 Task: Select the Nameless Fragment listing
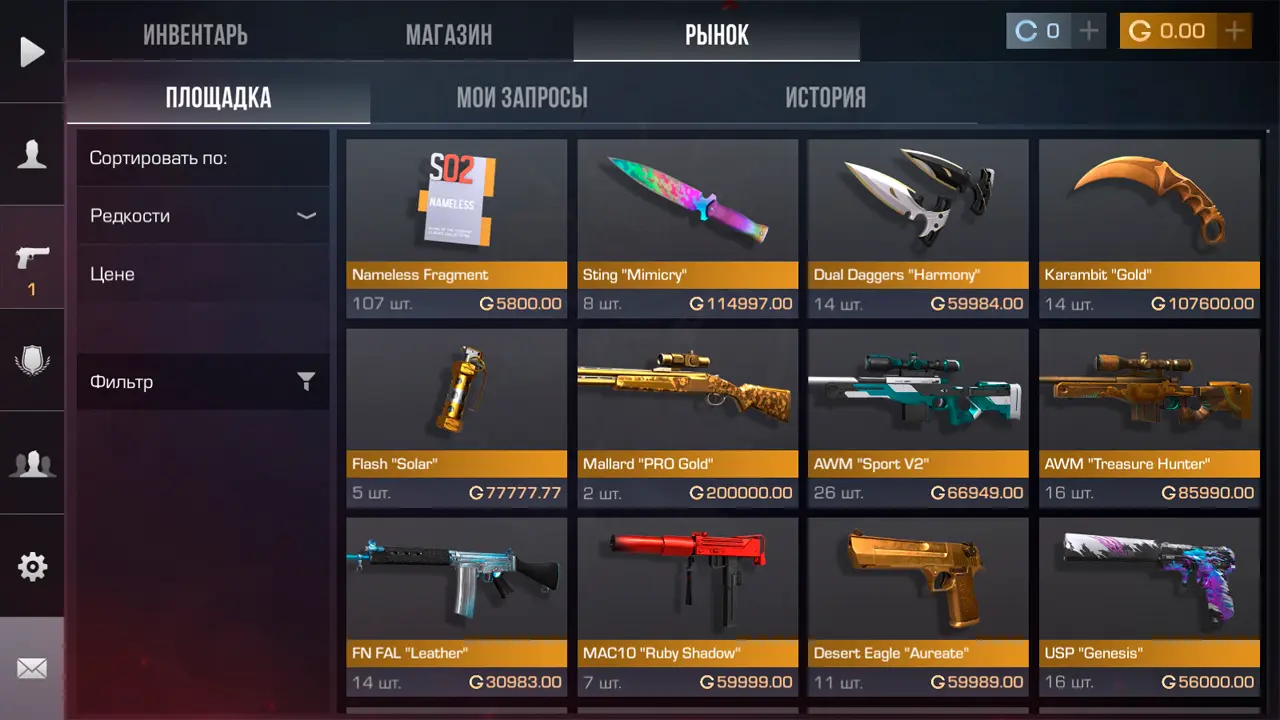(x=456, y=228)
